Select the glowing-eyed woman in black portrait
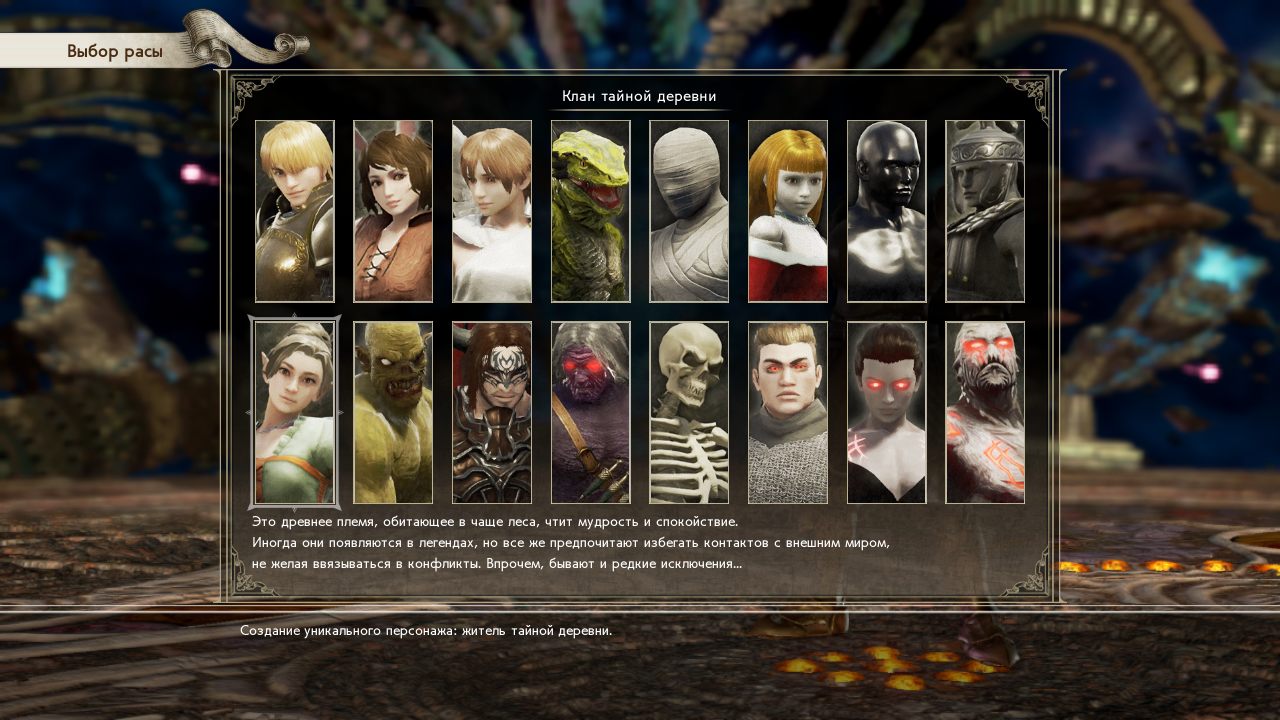Viewport: 1280px width, 720px height. [886, 412]
